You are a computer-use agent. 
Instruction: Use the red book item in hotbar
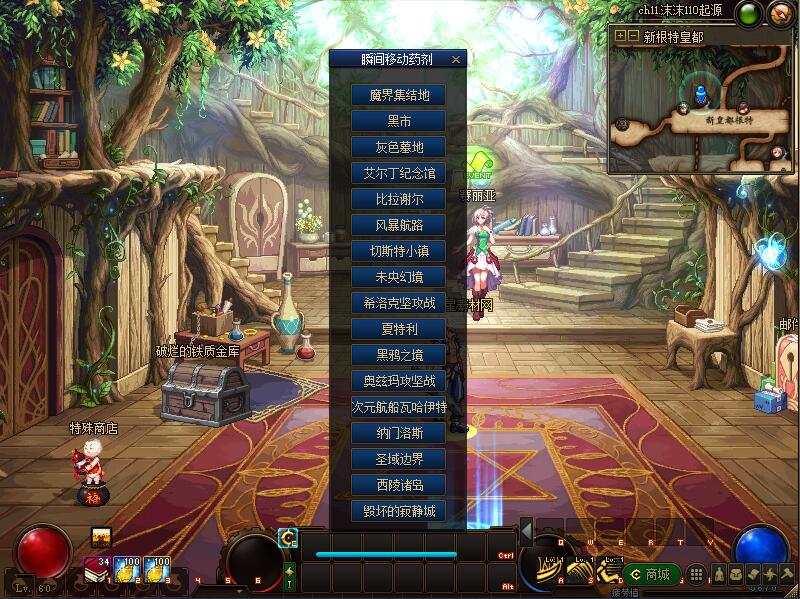[x=97, y=569]
